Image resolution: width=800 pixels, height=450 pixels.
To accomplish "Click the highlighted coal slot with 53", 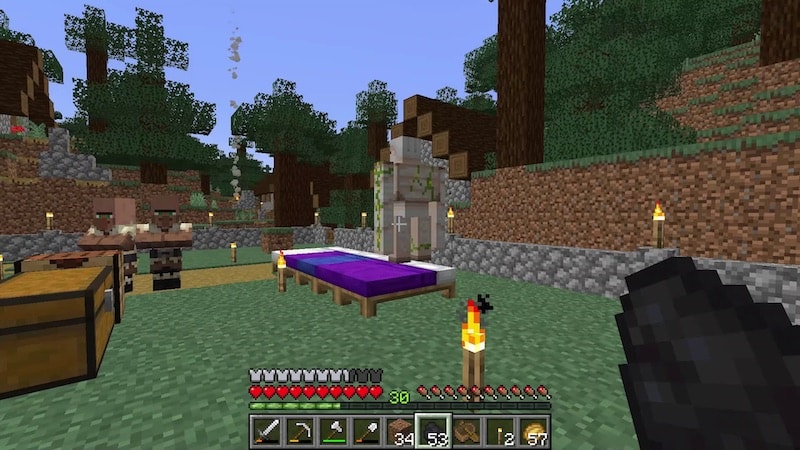I will coord(433,431).
